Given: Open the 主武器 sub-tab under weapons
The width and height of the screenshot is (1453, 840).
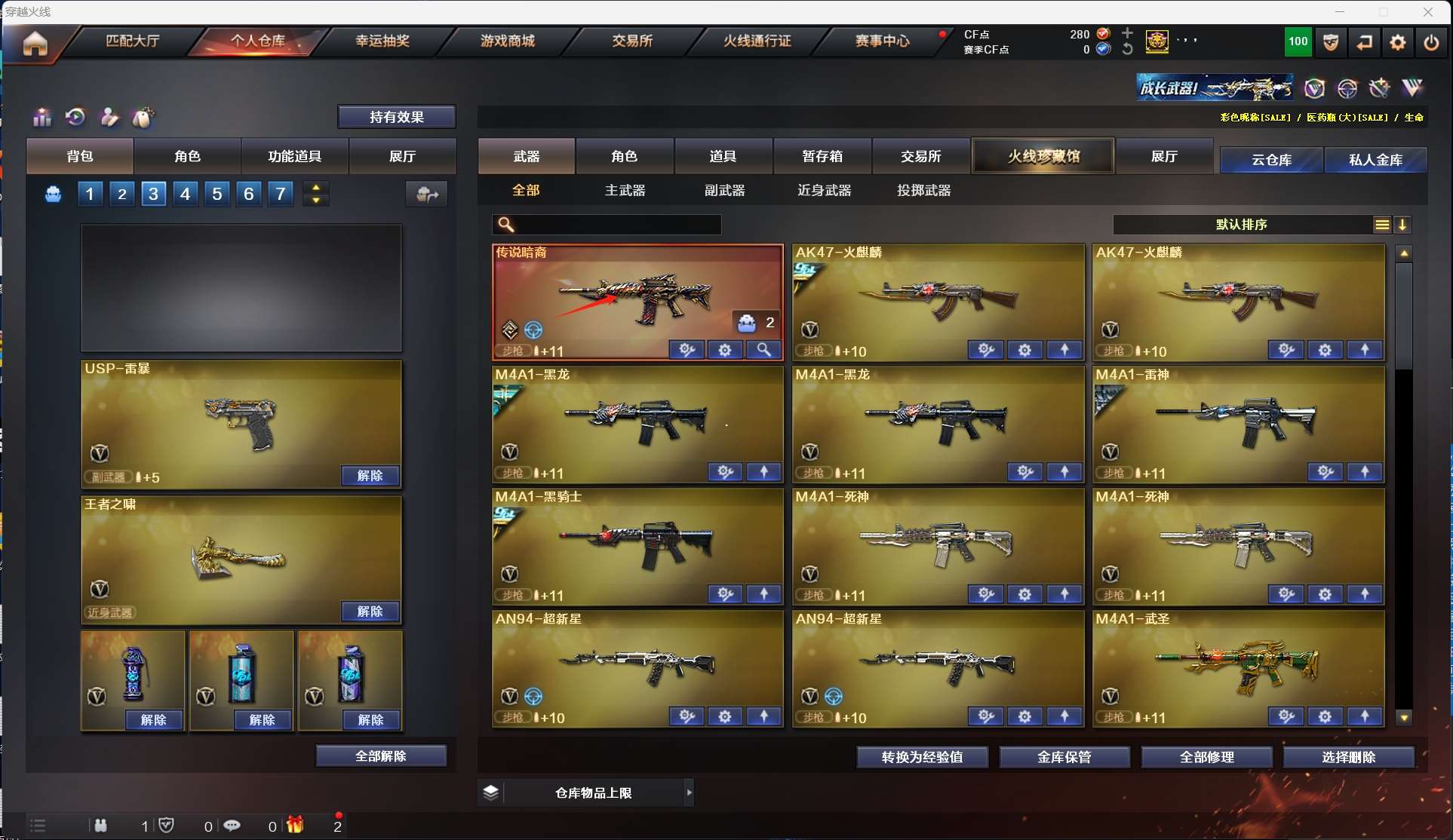Looking at the screenshot, I should tap(624, 190).
